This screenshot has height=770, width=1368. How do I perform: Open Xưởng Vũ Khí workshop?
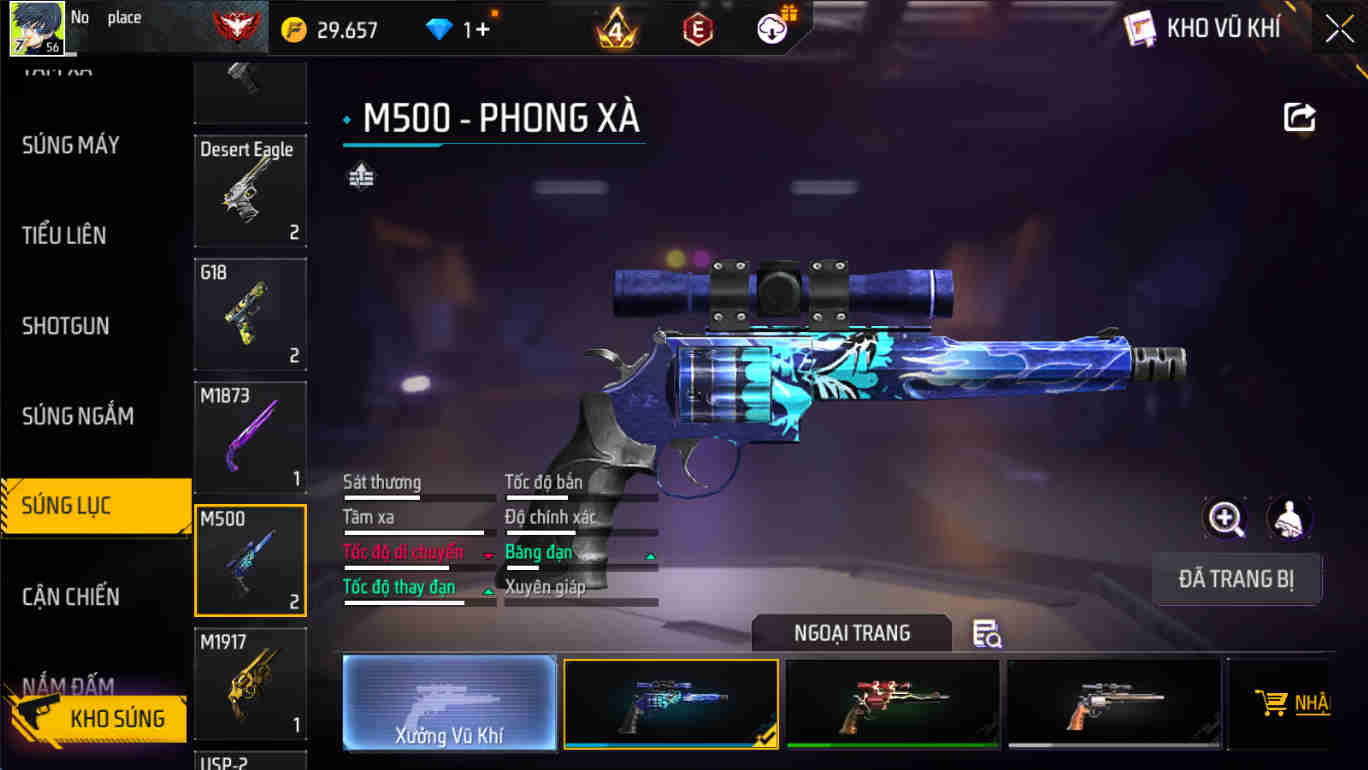[449, 702]
